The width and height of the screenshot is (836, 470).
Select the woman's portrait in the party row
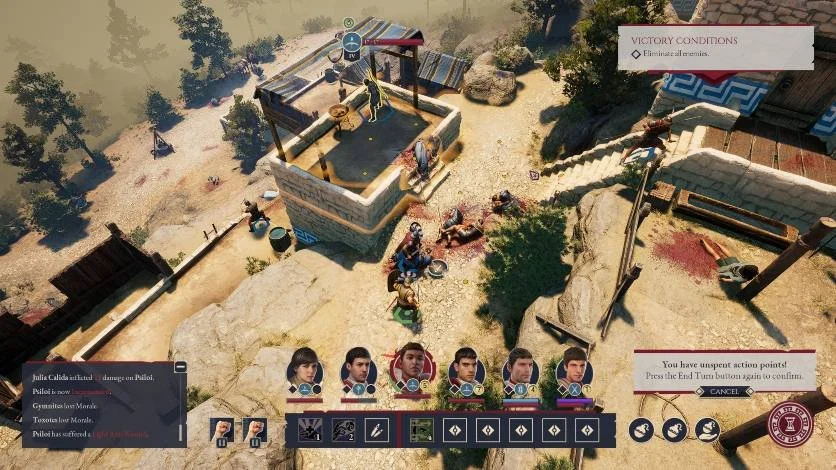[x=304, y=367]
